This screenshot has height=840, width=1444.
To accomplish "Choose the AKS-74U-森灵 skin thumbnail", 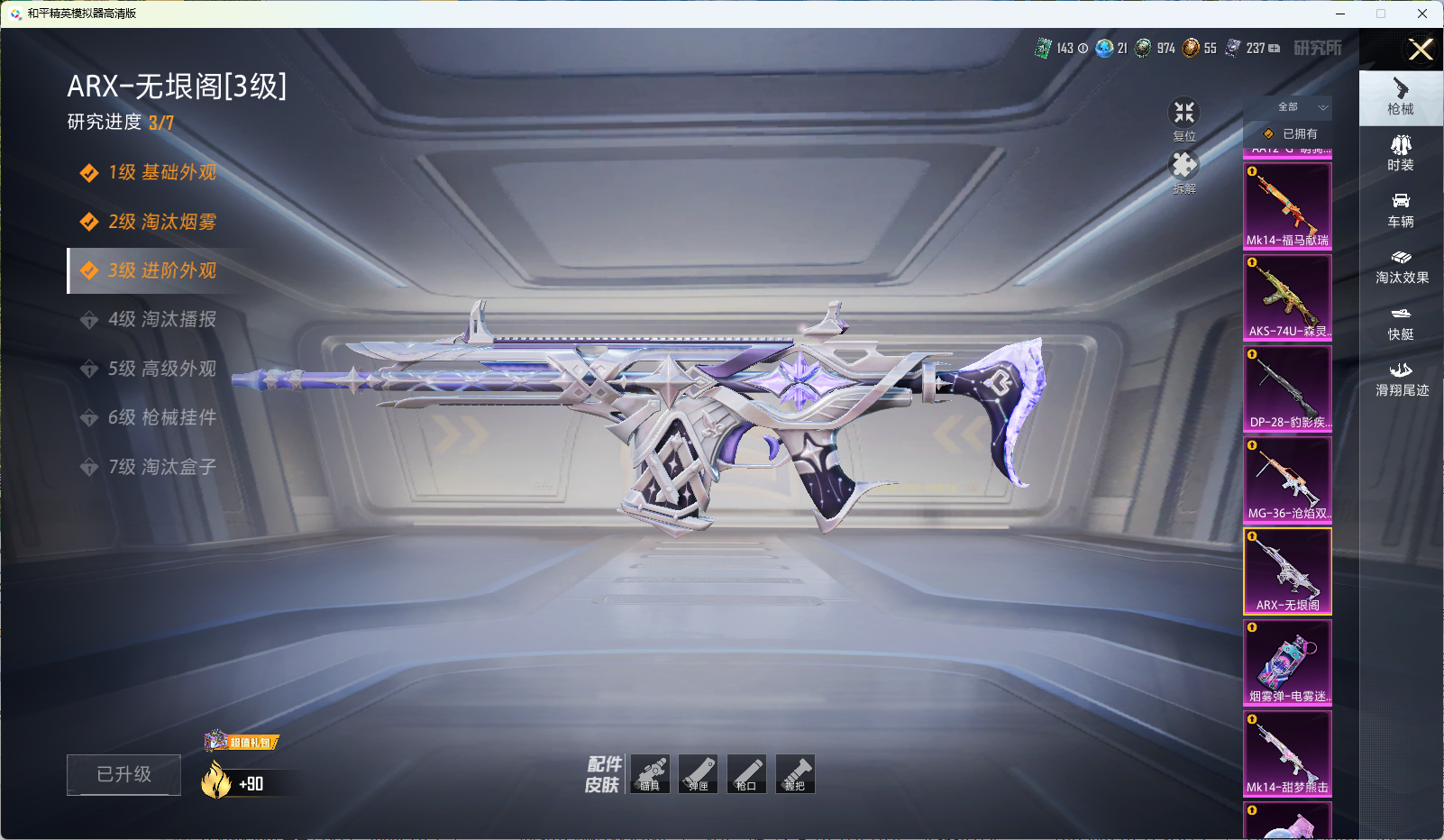I will (1287, 297).
